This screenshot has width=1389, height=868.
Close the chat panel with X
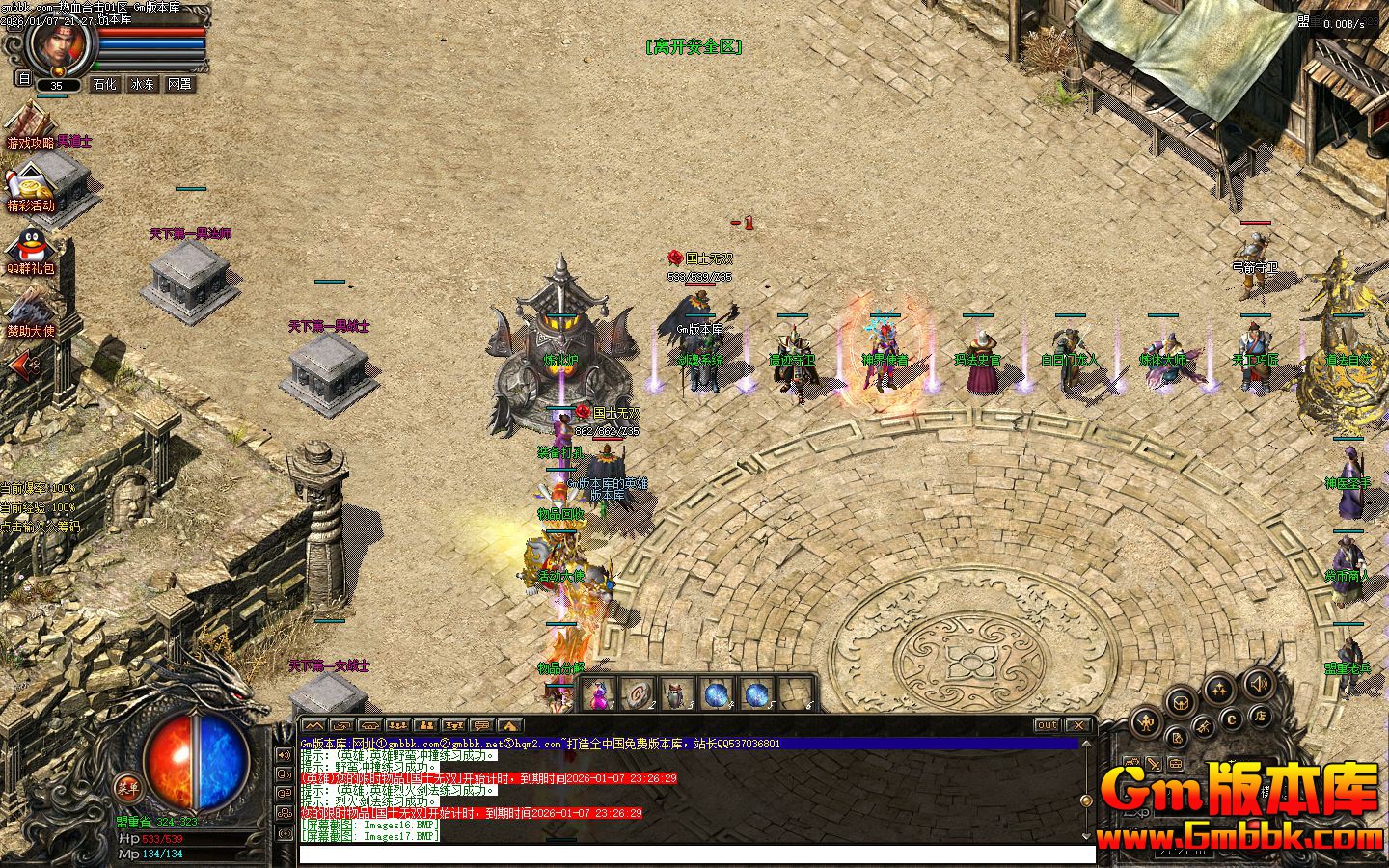(1078, 725)
